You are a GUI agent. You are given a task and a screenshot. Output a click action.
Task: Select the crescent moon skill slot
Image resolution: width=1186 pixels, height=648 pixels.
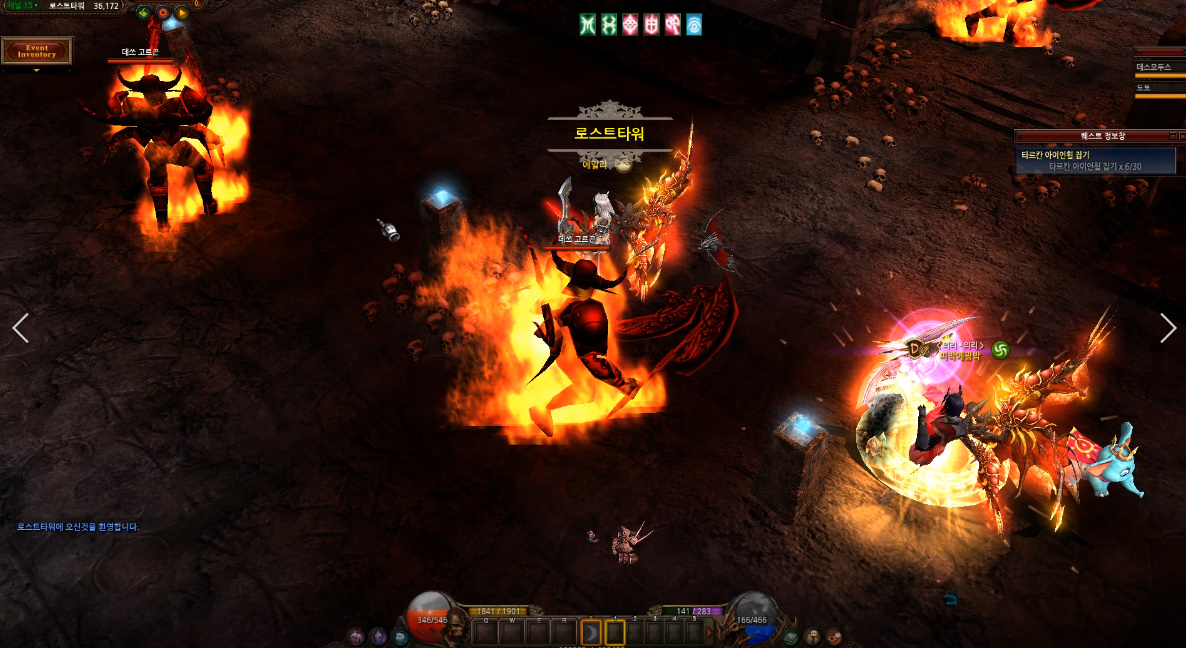click(592, 632)
